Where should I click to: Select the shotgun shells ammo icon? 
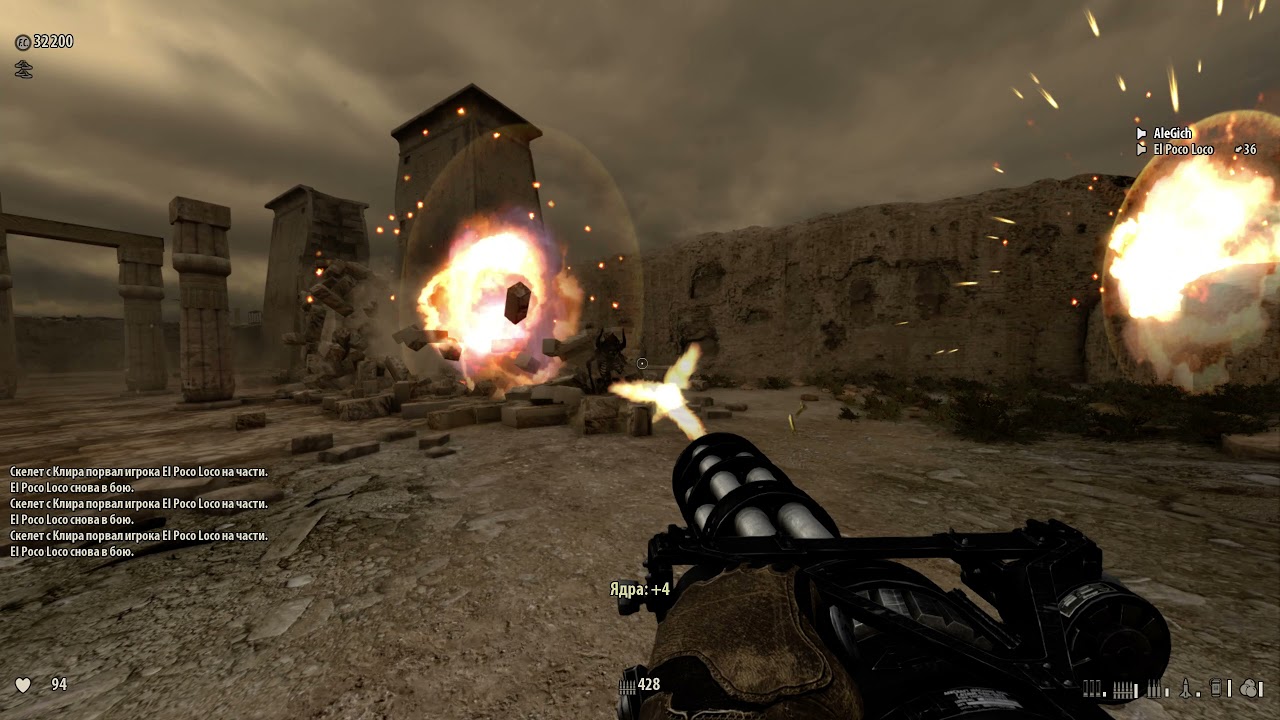(1094, 688)
